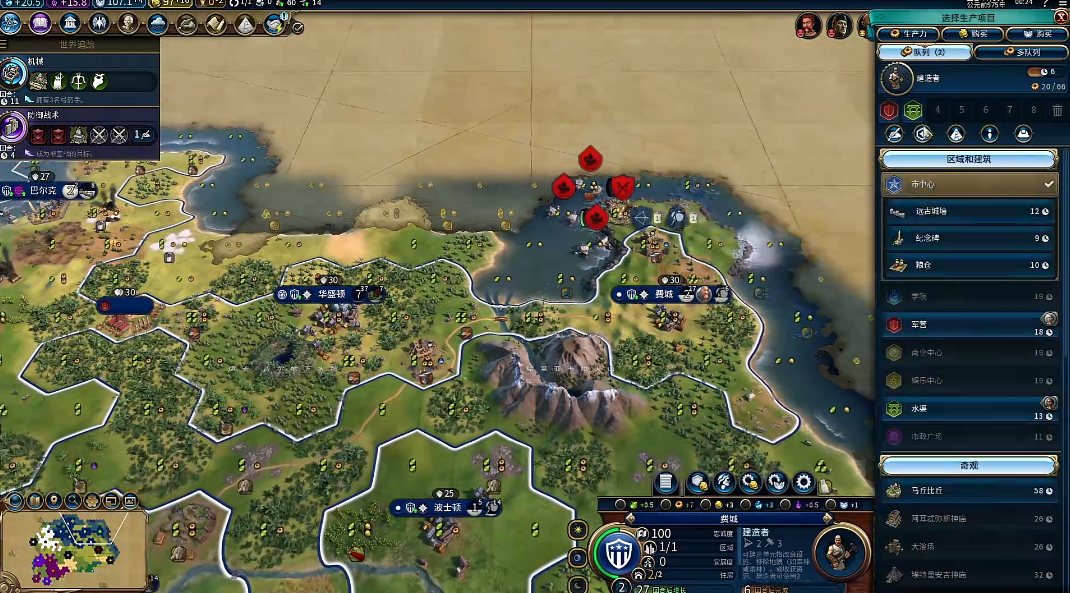Select the 水渠 (Aqueduct) district

(x=968, y=408)
